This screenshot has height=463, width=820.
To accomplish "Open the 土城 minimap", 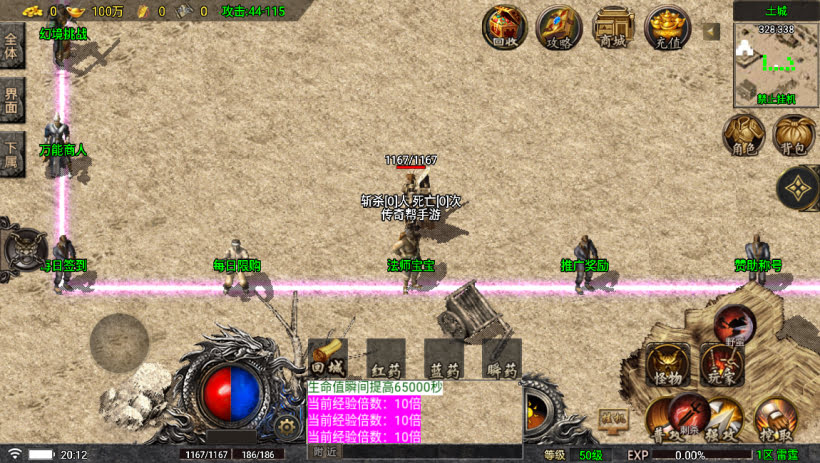I will pos(776,63).
